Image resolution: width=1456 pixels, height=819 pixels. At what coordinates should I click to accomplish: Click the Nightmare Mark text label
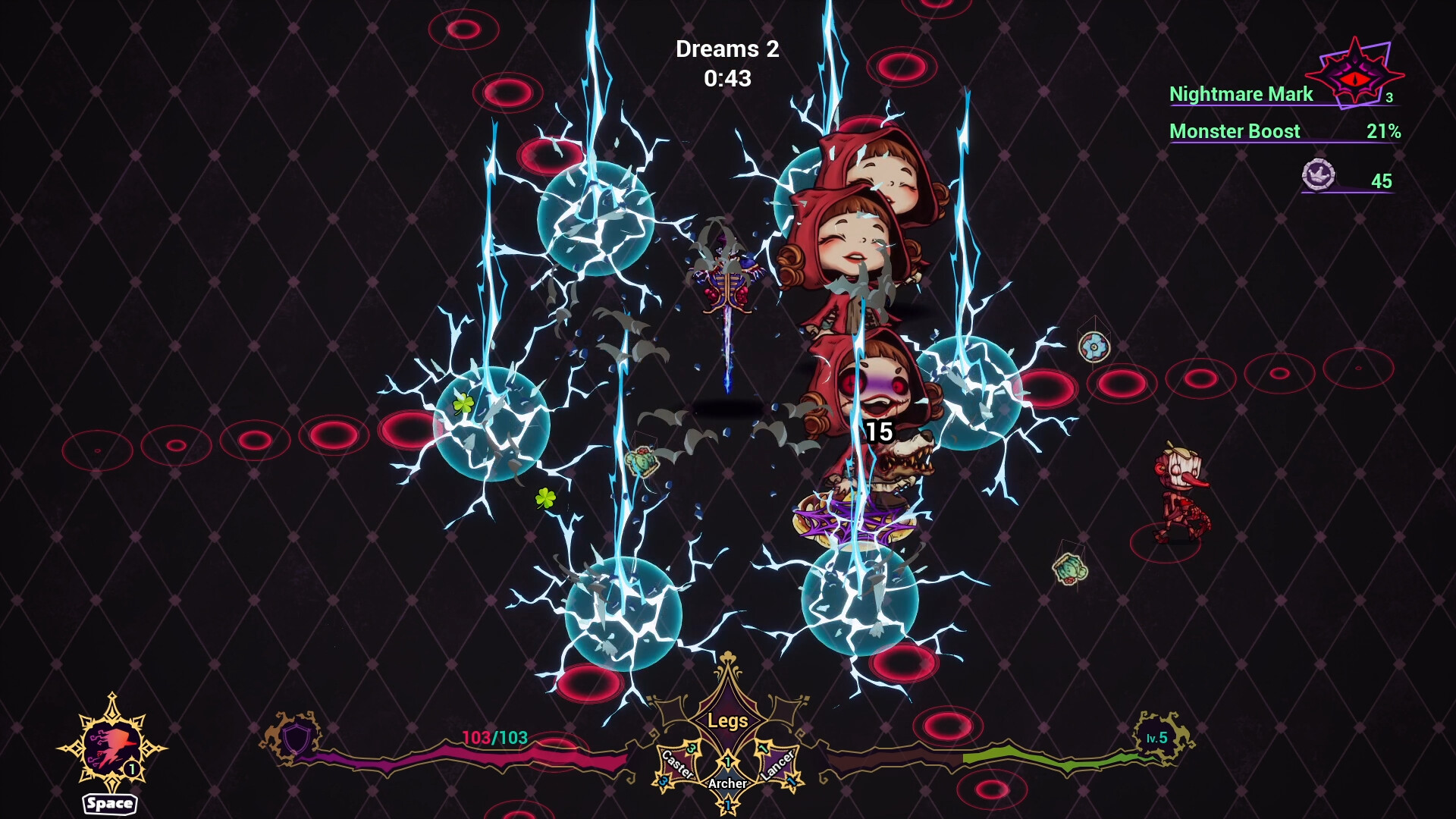1241,94
